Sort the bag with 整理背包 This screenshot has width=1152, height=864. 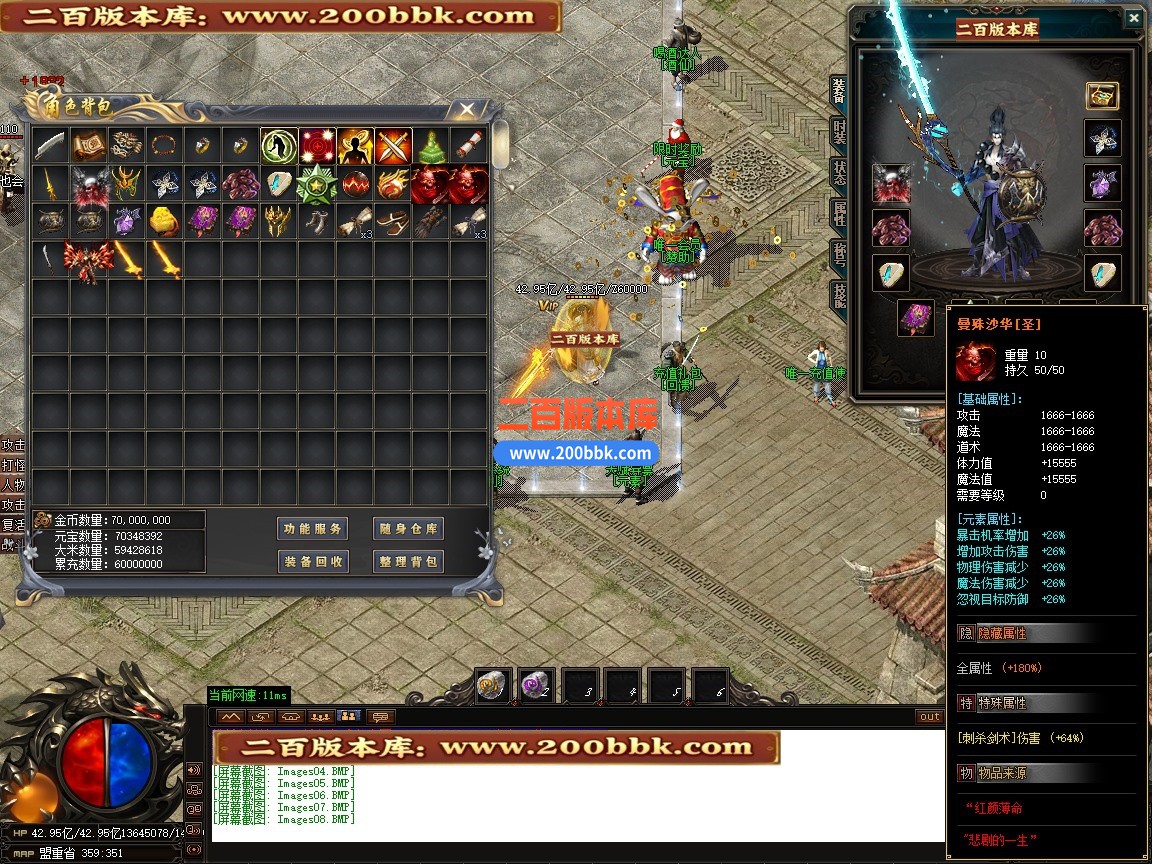click(x=407, y=561)
